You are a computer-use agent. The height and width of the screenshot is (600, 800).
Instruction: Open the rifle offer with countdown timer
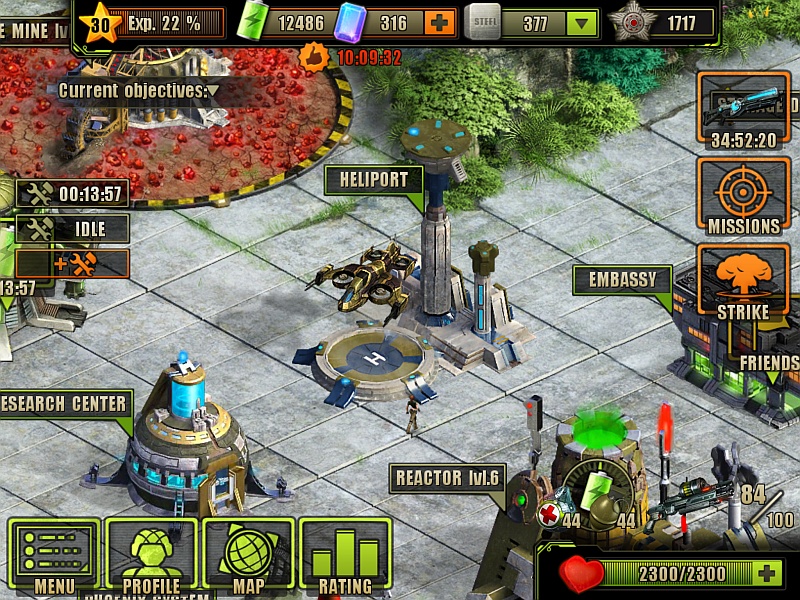tap(744, 110)
